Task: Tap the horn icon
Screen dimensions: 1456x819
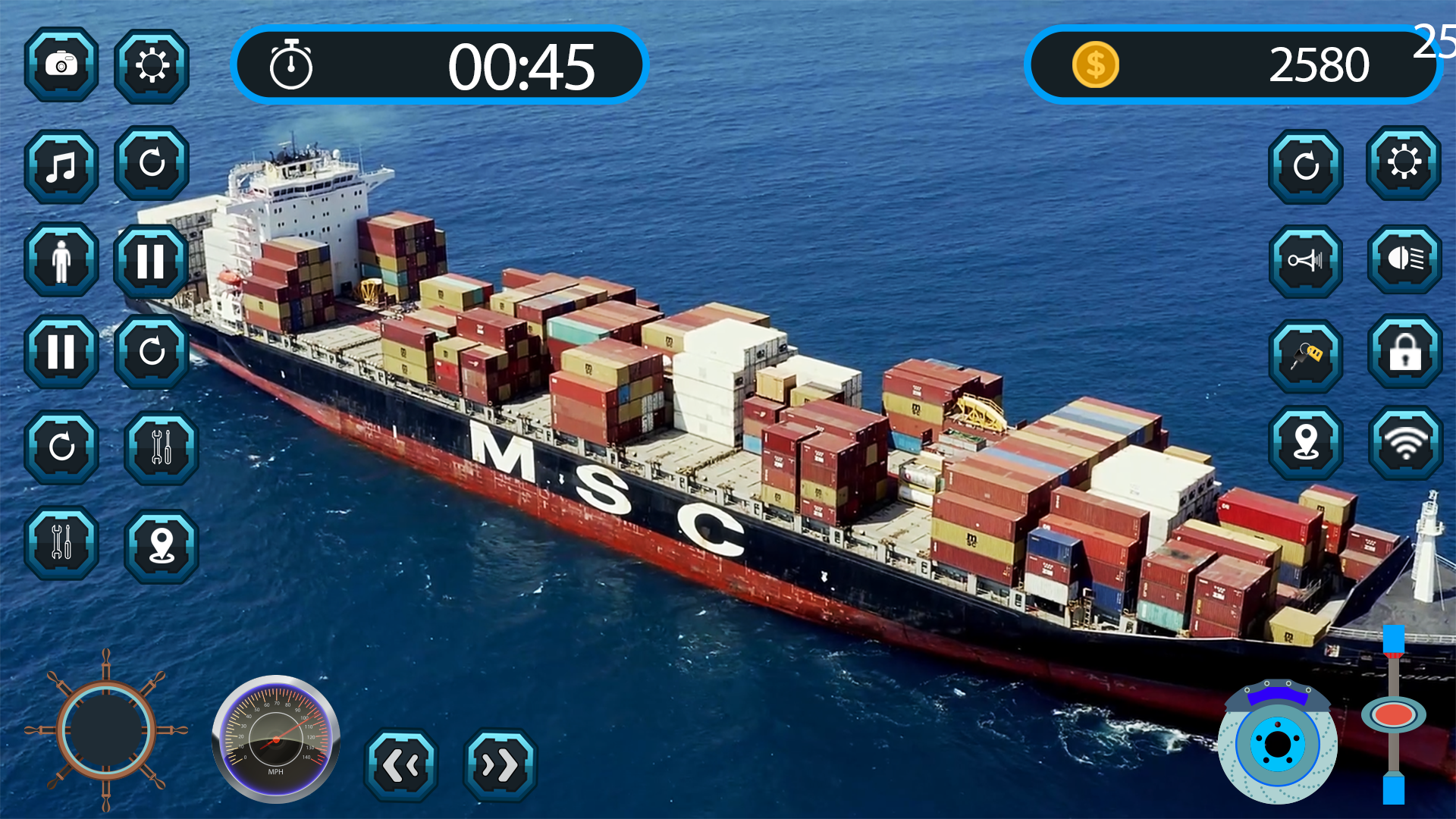Action: [1306, 262]
